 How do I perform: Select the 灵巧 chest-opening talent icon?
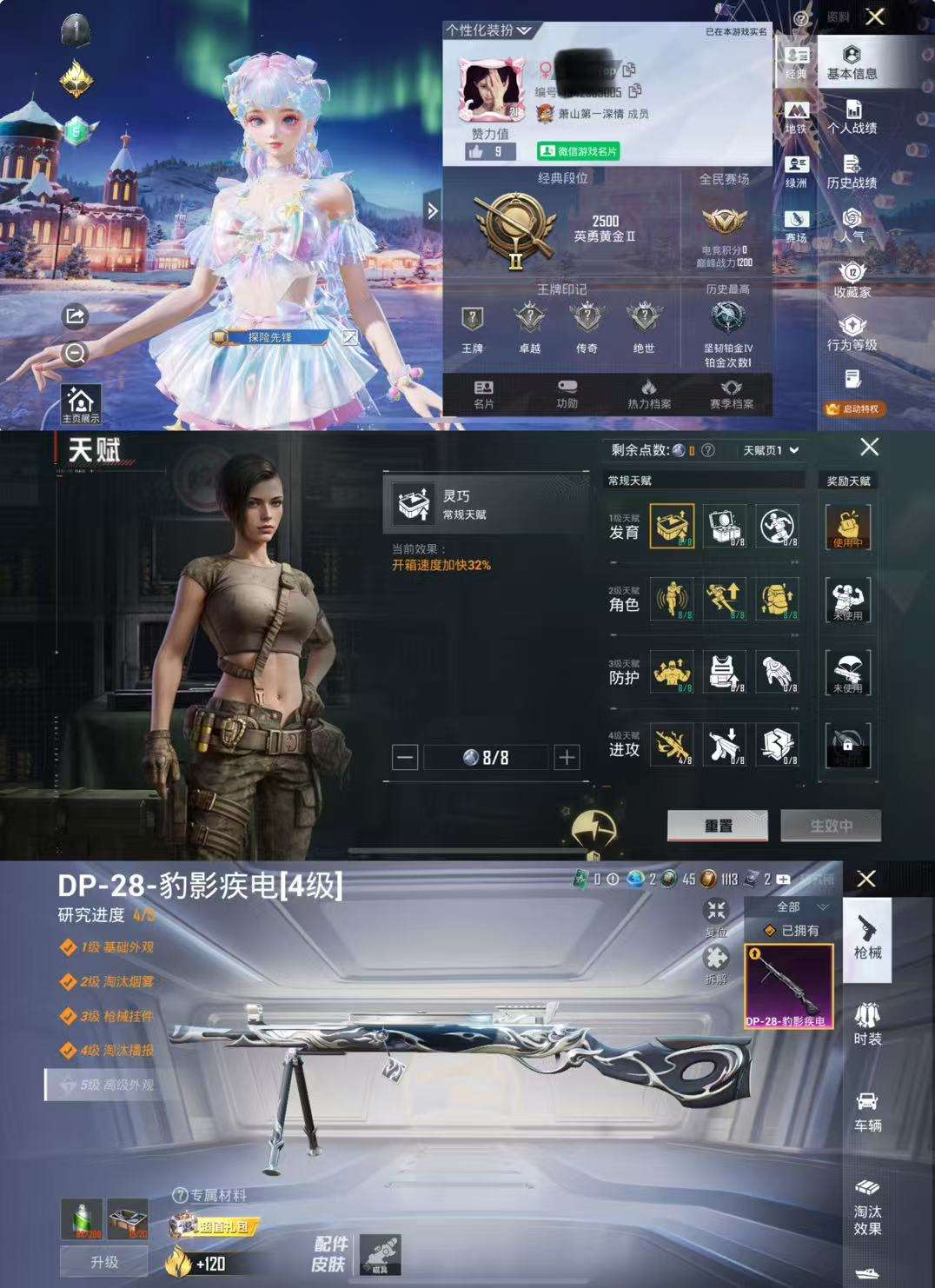672,526
